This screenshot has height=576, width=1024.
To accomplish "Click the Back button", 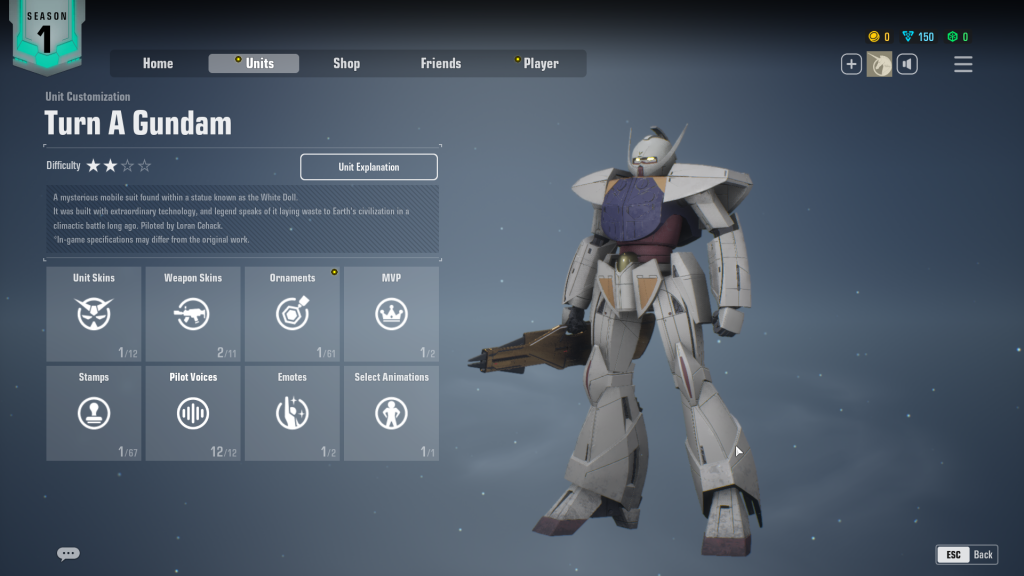I will point(967,554).
